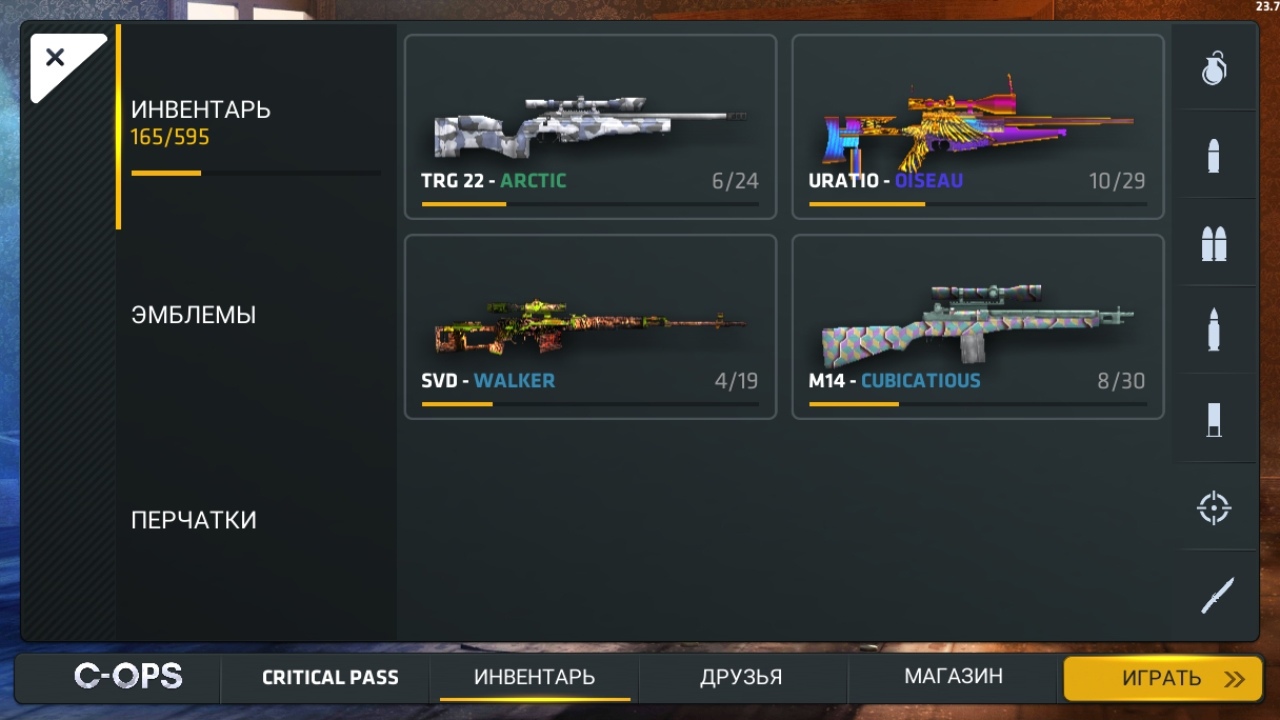The height and width of the screenshot is (720, 1280).
Task: Choose the M14 Cubicatious skin card
Action: point(977,326)
